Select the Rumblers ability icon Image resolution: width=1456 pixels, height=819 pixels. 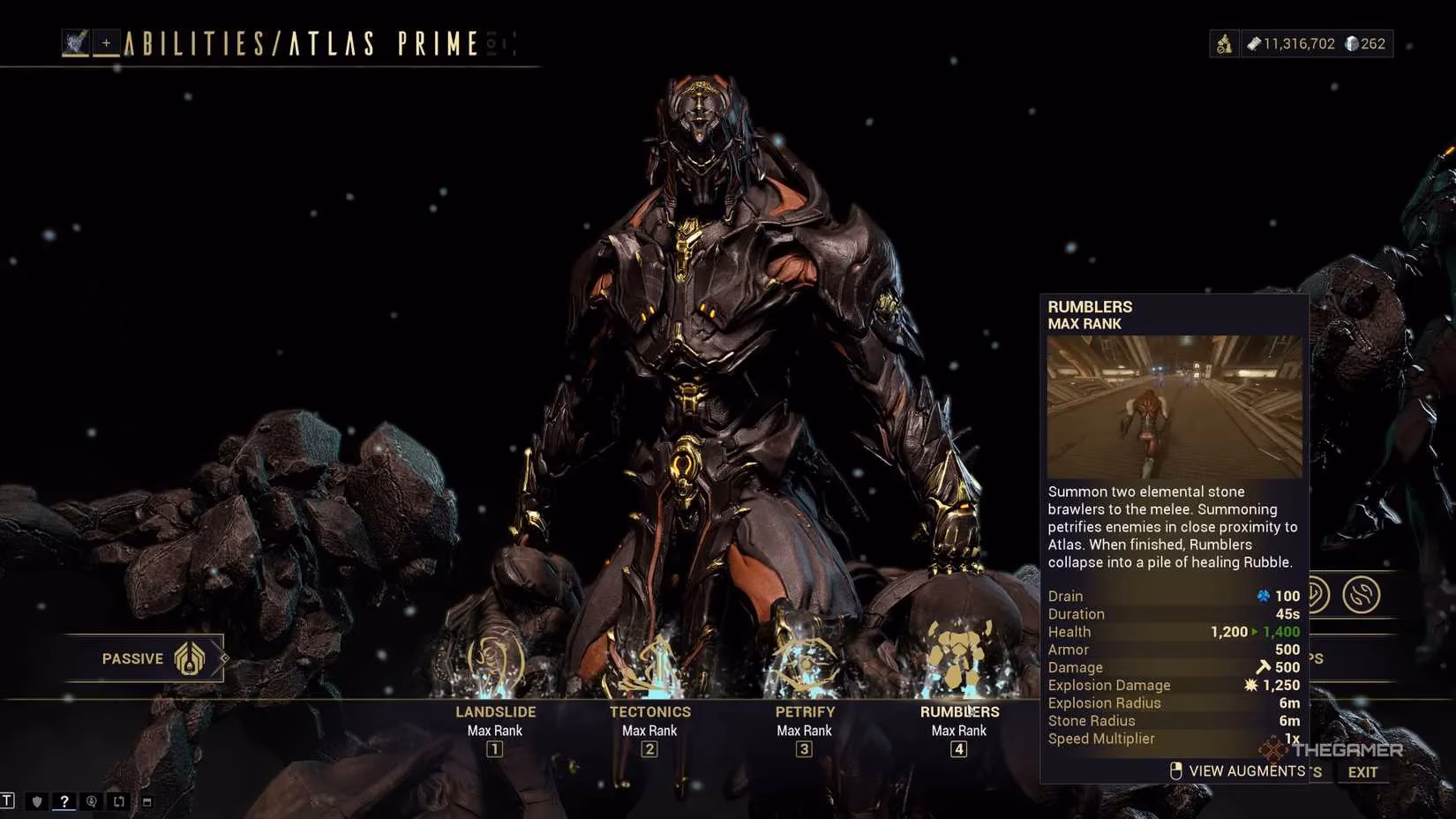958,655
